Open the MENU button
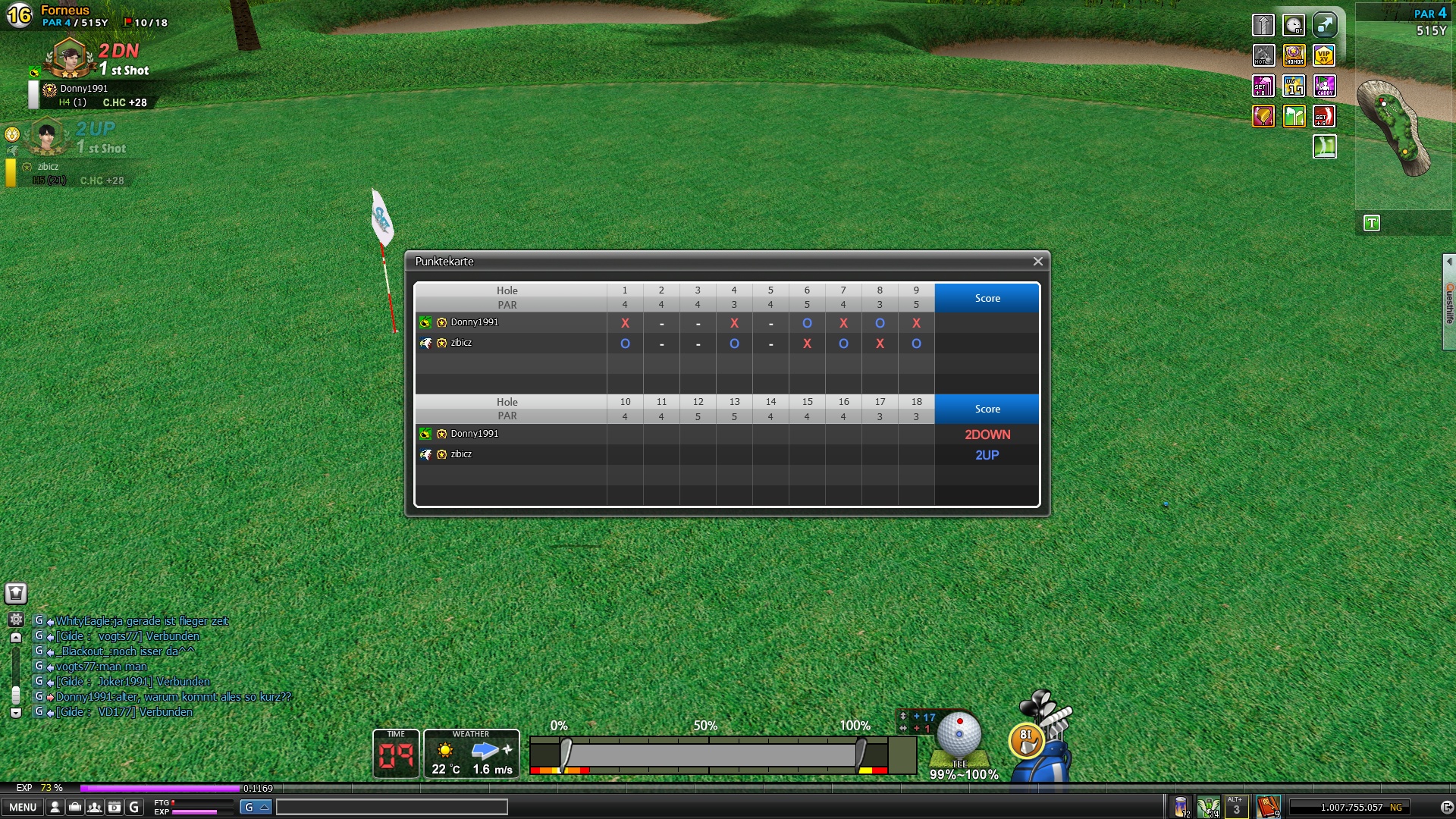 (22, 808)
